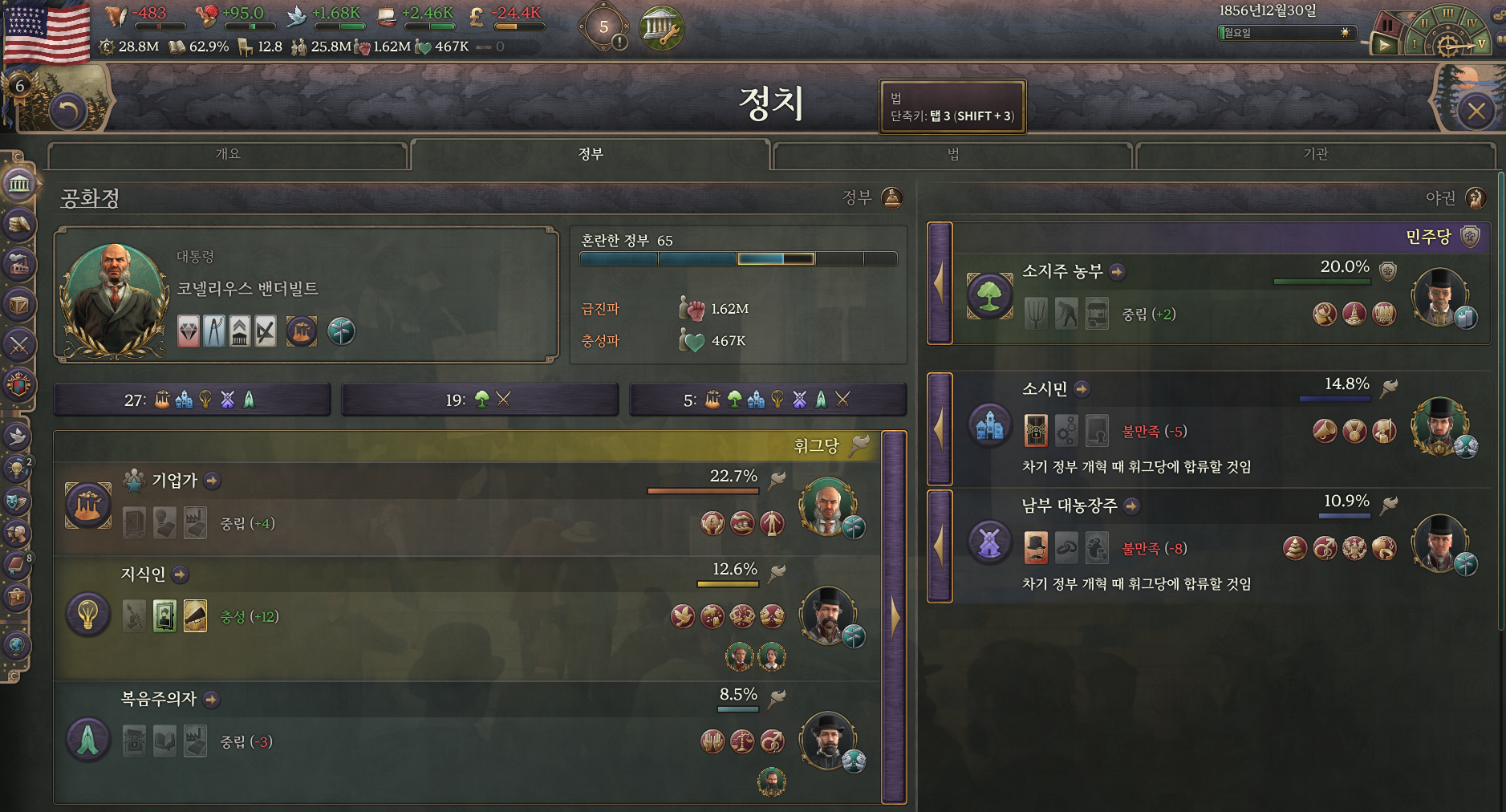Viewport: 1506px width, 812px height.
Task: Open the light bulb technology sidebar icon
Action: 16,469
